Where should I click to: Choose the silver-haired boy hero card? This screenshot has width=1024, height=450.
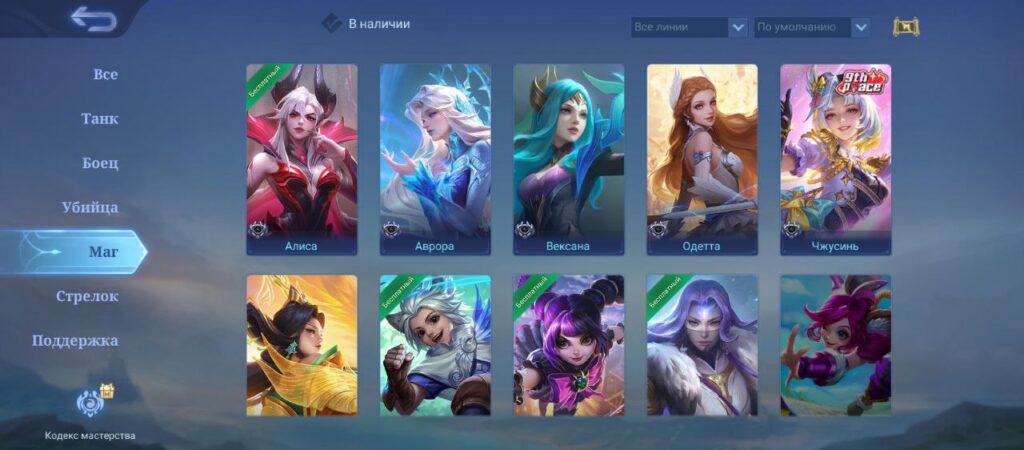click(435, 345)
